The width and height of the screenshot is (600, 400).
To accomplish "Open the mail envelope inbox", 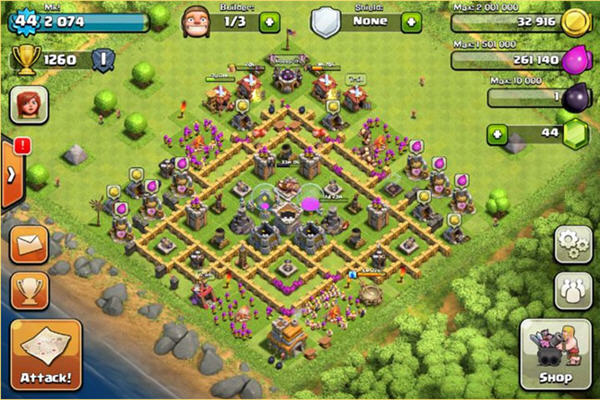I will pos(29,245).
